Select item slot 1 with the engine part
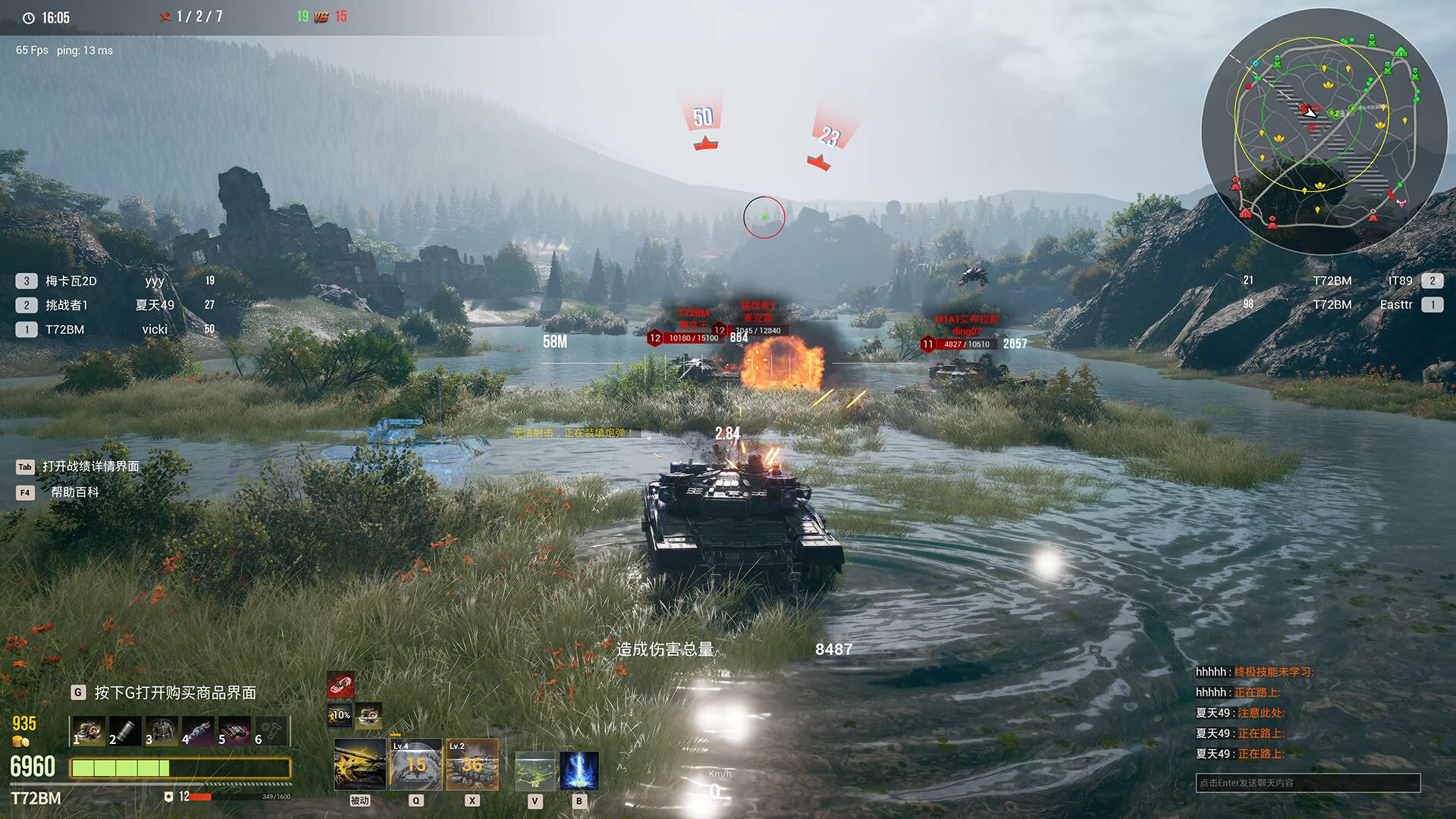Viewport: 1456px width, 819px height. (89, 731)
